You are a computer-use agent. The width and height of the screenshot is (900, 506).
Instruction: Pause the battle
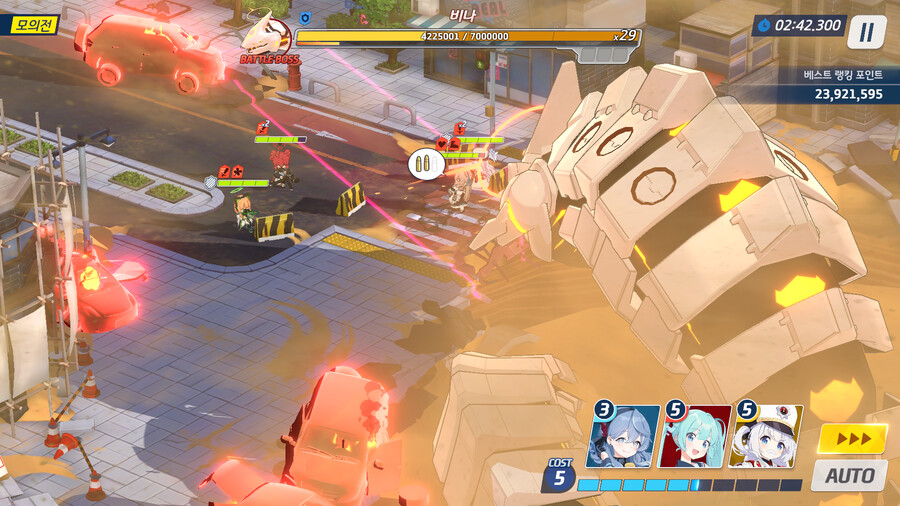866,32
